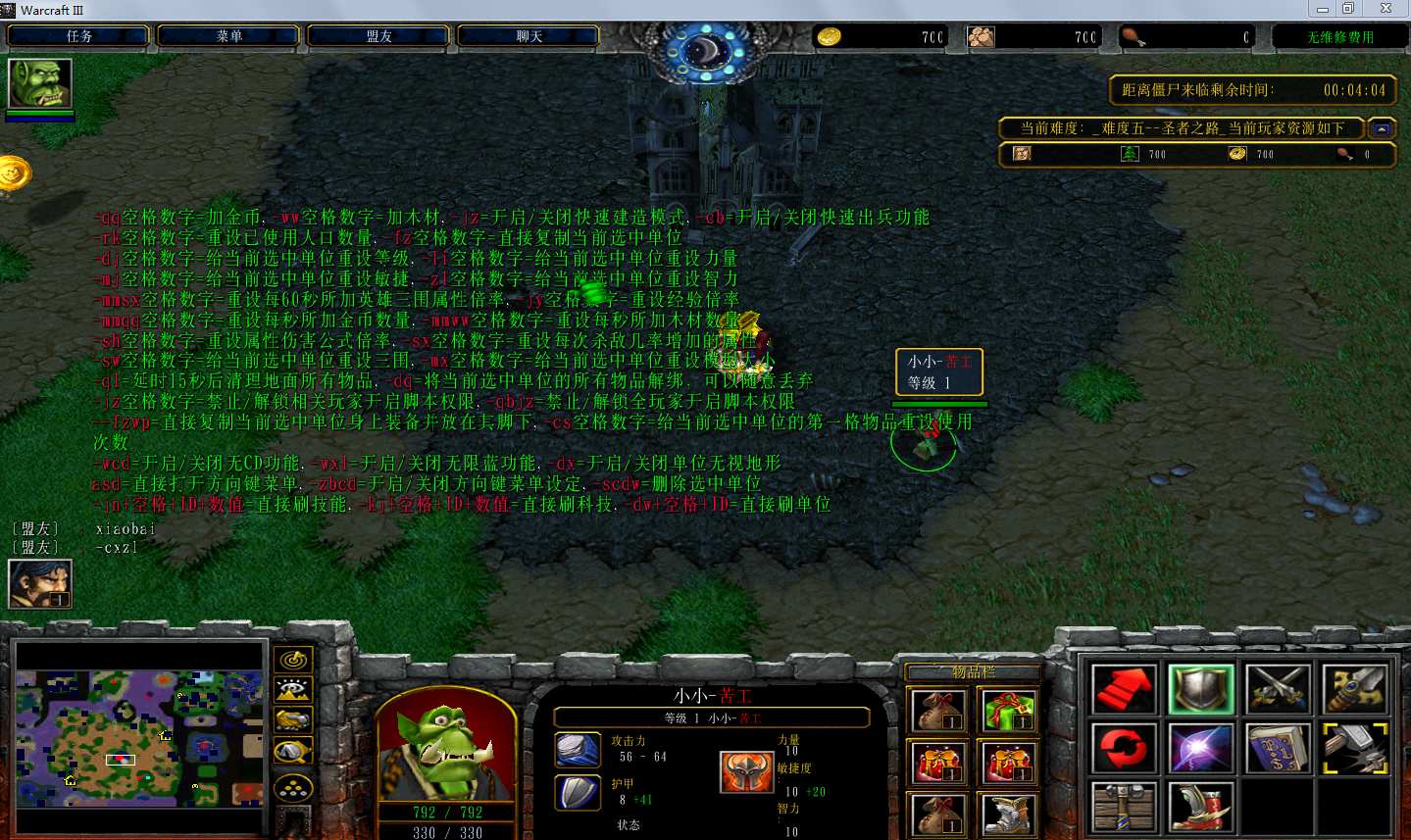
Task: Toggle minimap terrain display
Action: 293,690
